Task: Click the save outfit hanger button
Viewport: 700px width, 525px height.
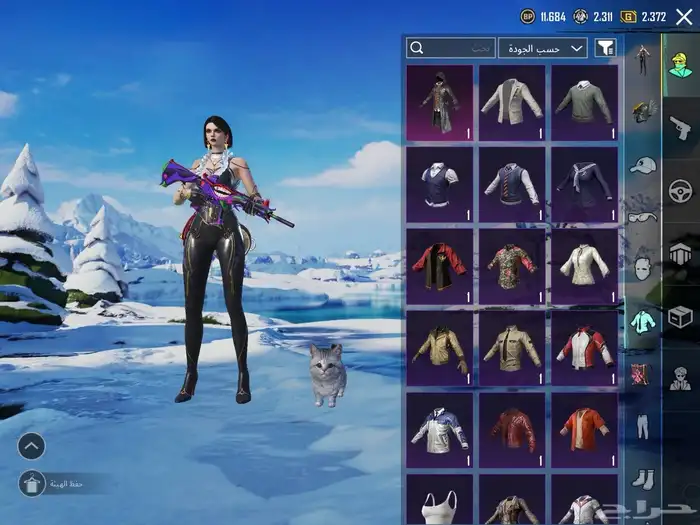Action: (x=32, y=484)
